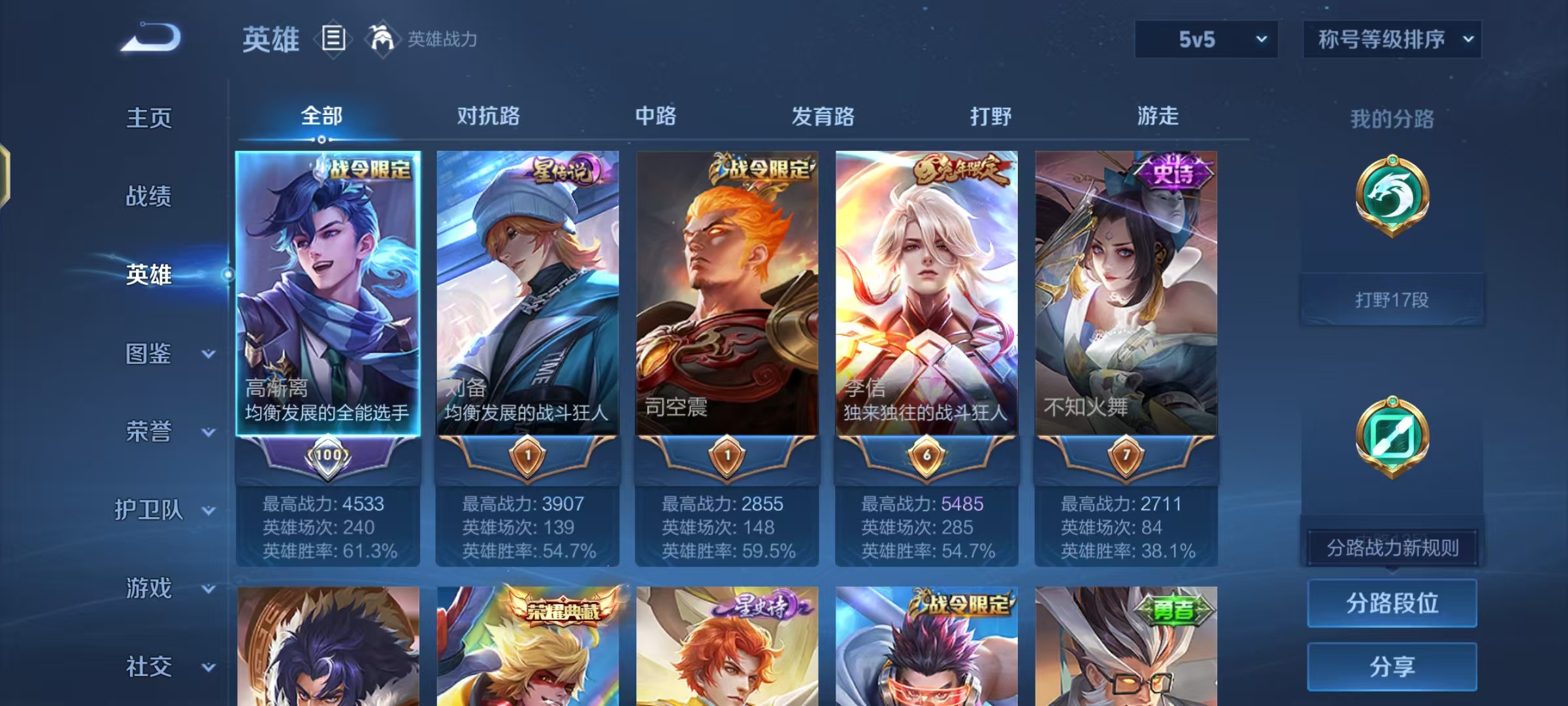This screenshot has height=706, width=1568.
Task: Select the 中路 lane filter
Action: click(655, 116)
